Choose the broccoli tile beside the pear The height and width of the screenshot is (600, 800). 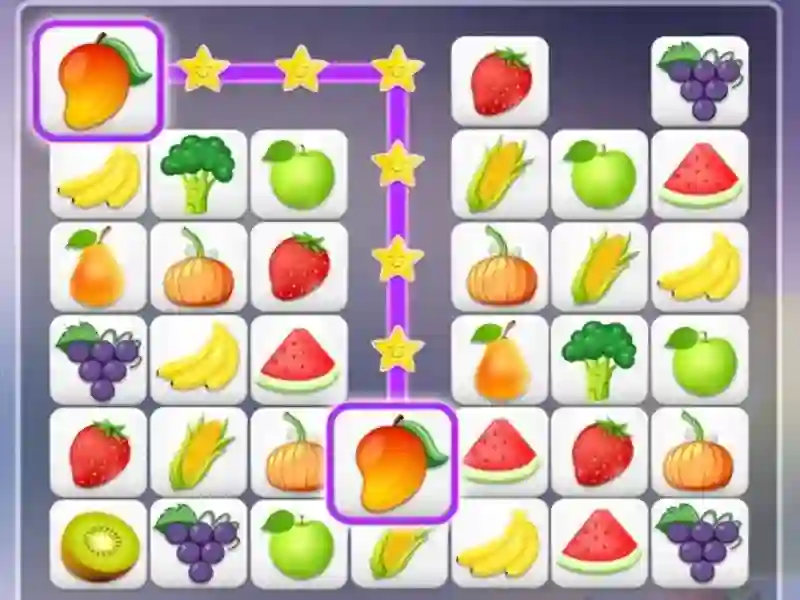click(599, 360)
